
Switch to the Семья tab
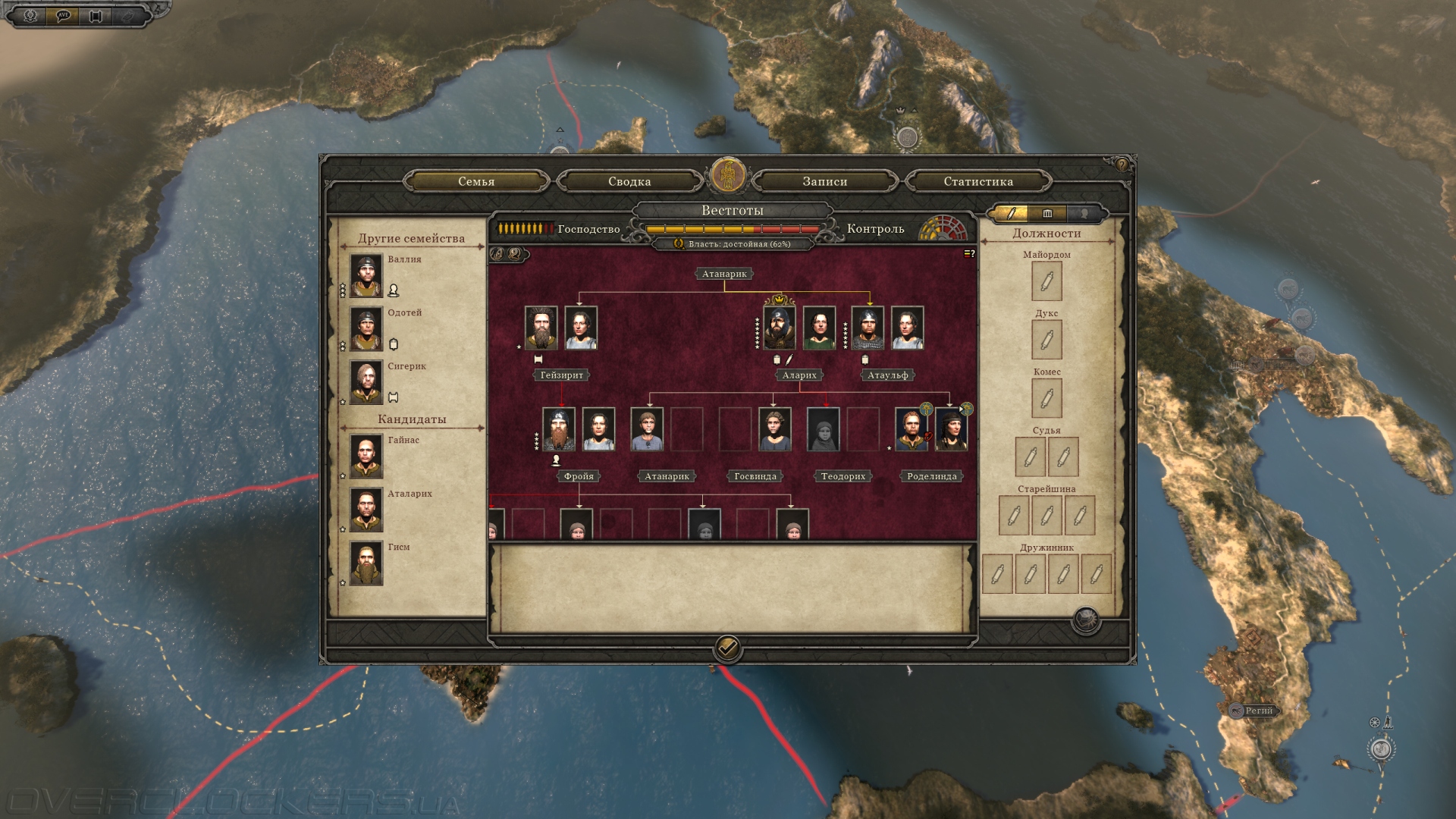tap(476, 181)
